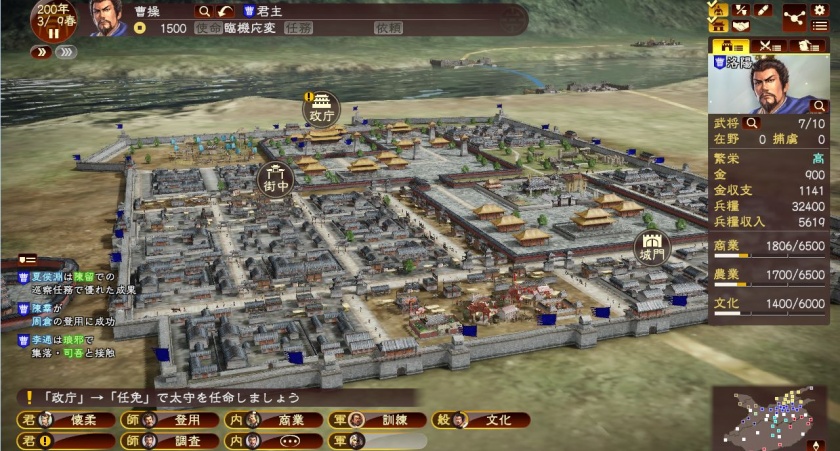Inspect the Luoyang governor portrait with magnifier

click(819, 104)
